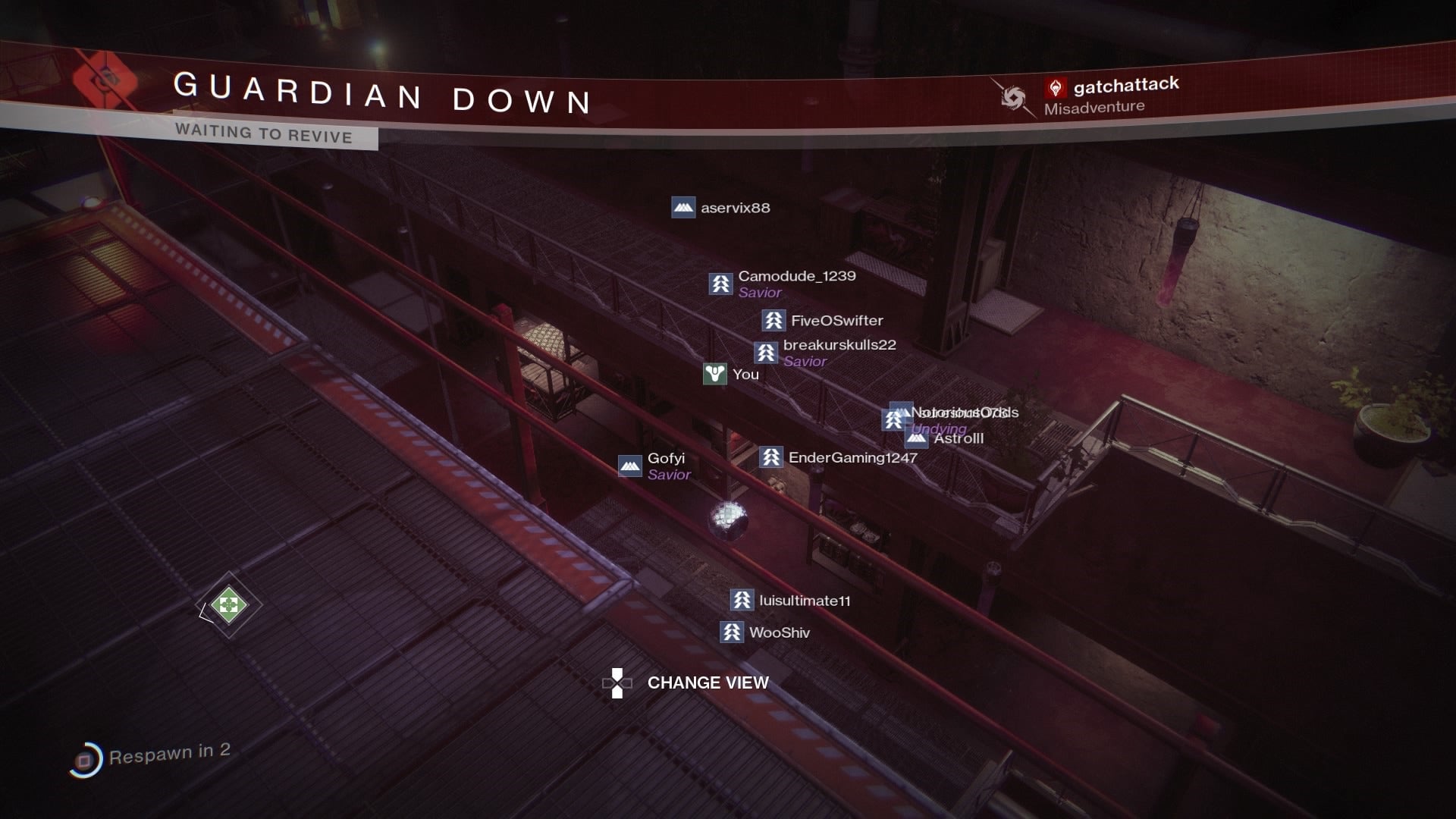Select WooShiv's Hunter emblem icon
Viewport: 1456px width, 819px height.
pyautogui.click(x=733, y=632)
